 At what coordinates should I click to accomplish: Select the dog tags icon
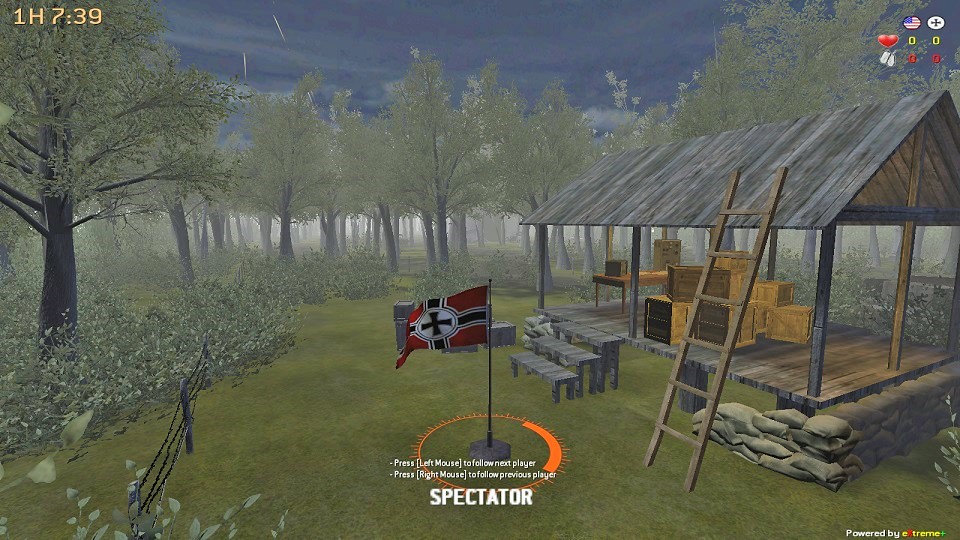click(x=887, y=58)
